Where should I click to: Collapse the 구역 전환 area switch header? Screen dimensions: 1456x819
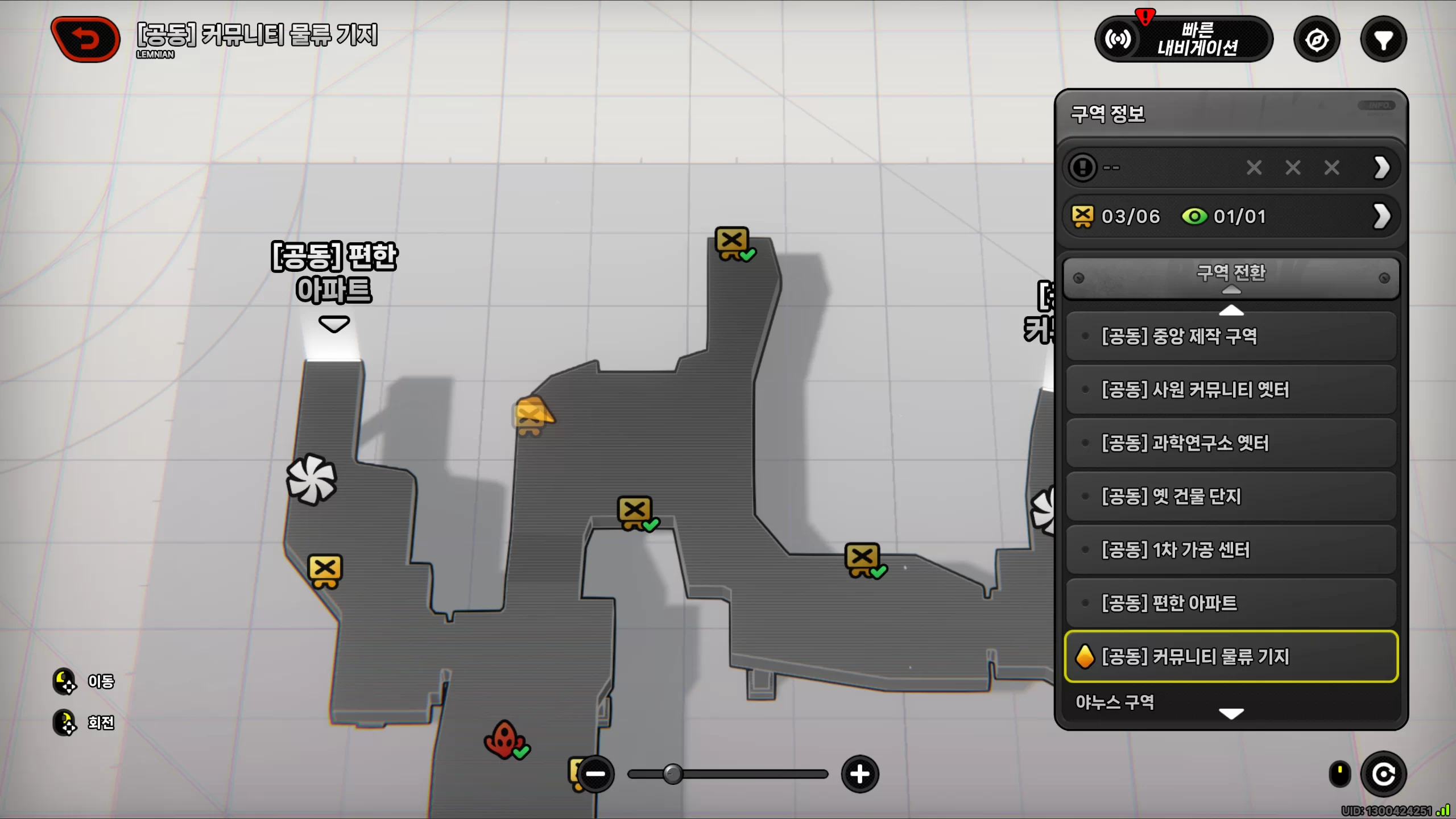[x=1231, y=278]
